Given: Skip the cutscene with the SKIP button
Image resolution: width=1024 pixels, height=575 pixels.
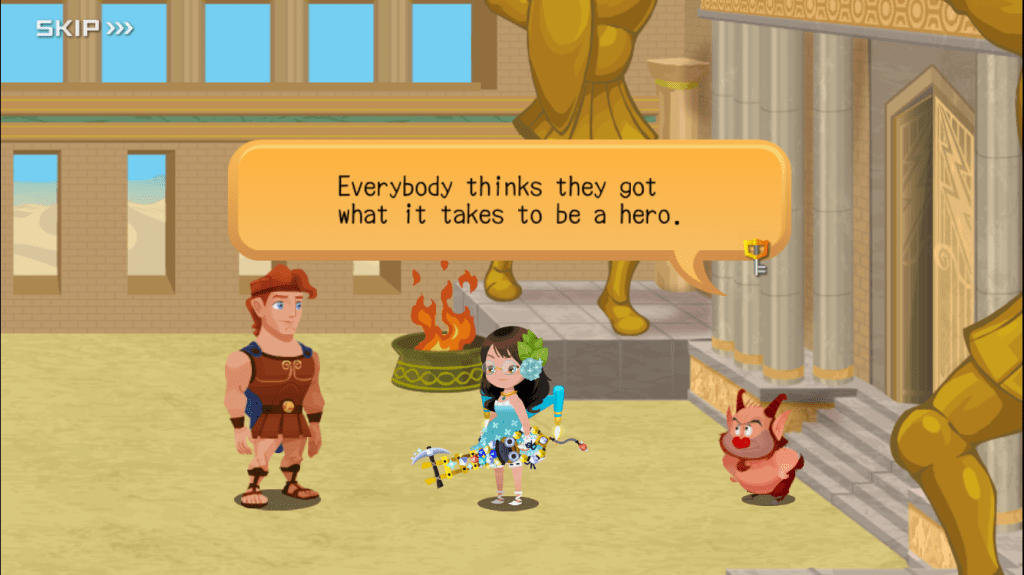Looking at the screenshot, I should pos(84,28).
